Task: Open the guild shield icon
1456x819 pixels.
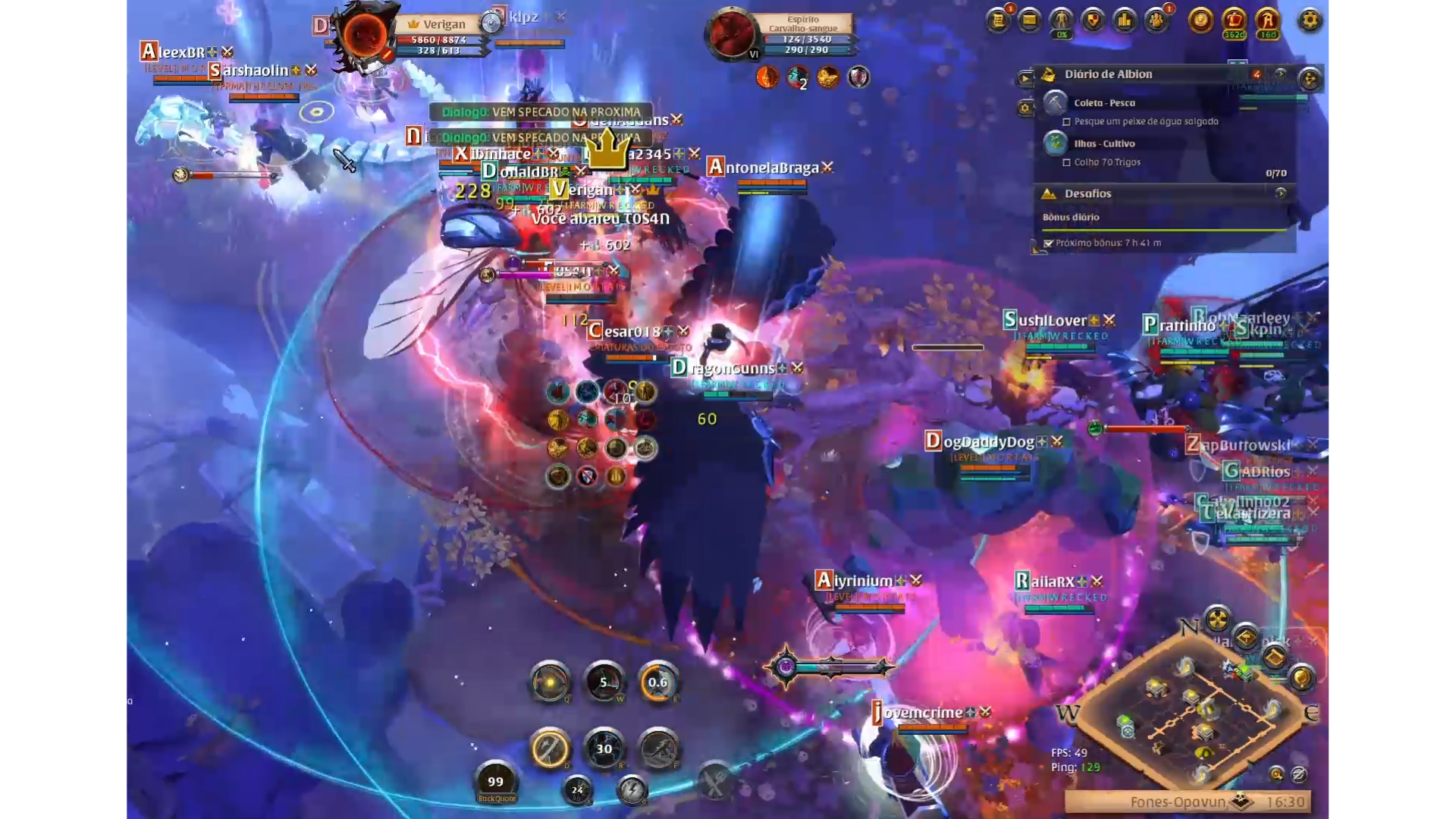Action: [1093, 20]
